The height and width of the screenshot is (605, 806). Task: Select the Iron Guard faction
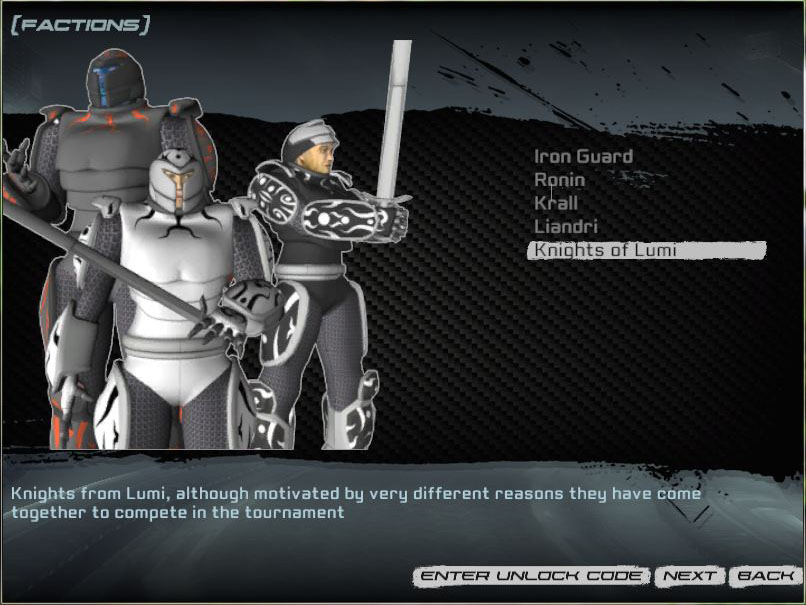pyautogui.click(x=583, y=156)
